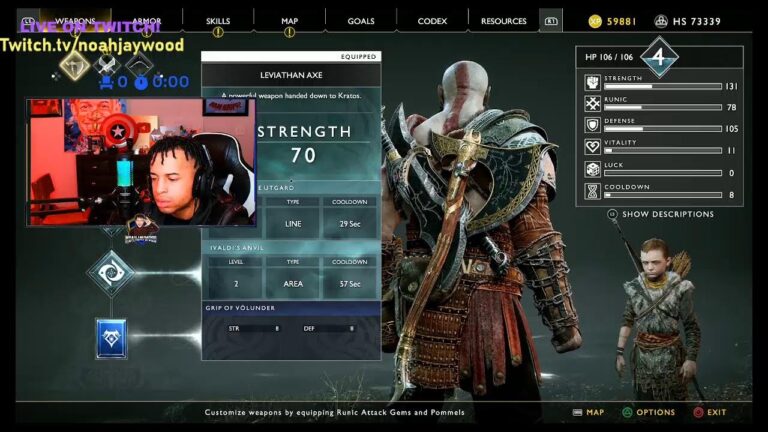
Task: Switch to the Armor tab
Action: pos(147,21)
